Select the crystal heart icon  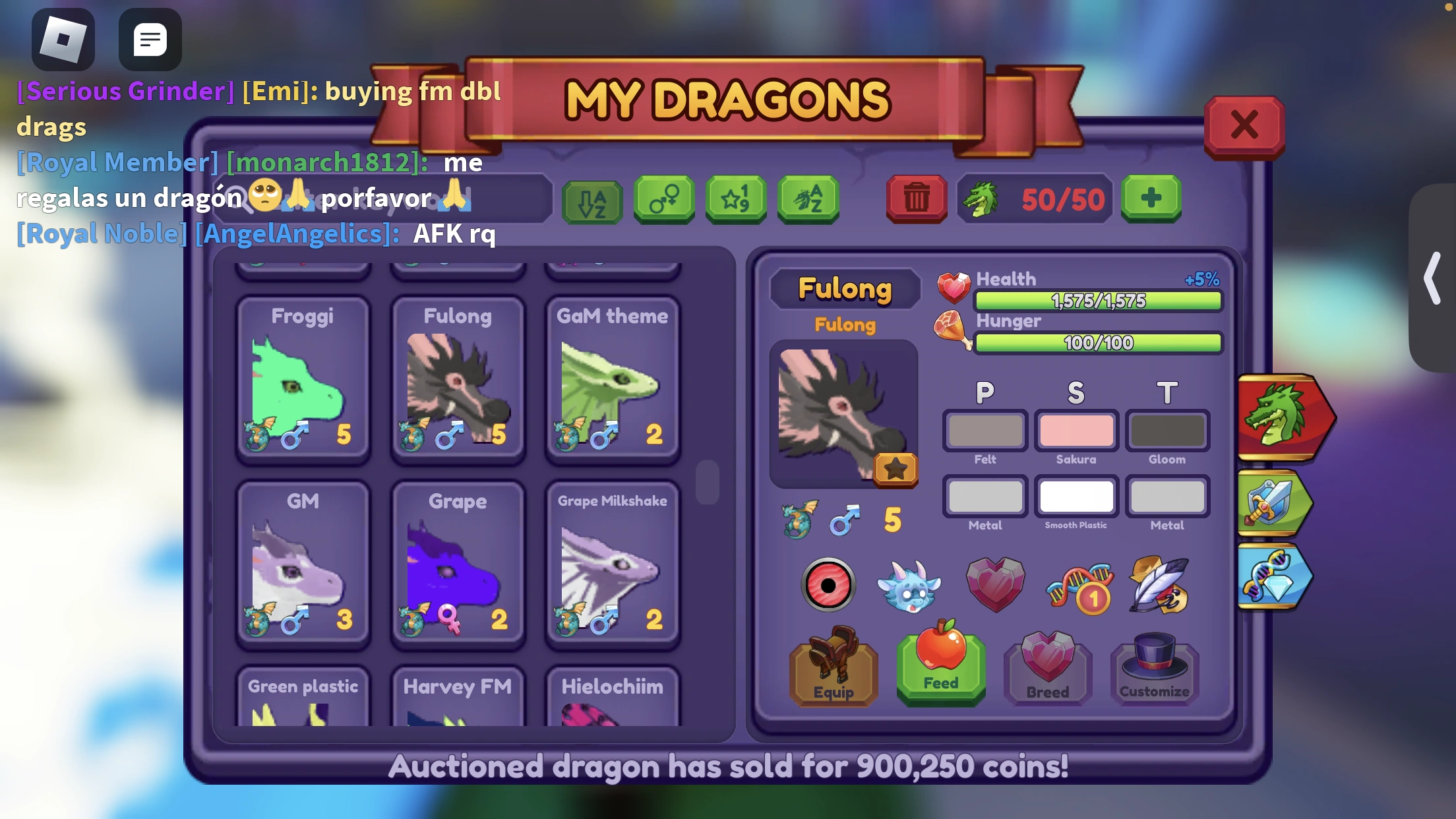[996, 585]
